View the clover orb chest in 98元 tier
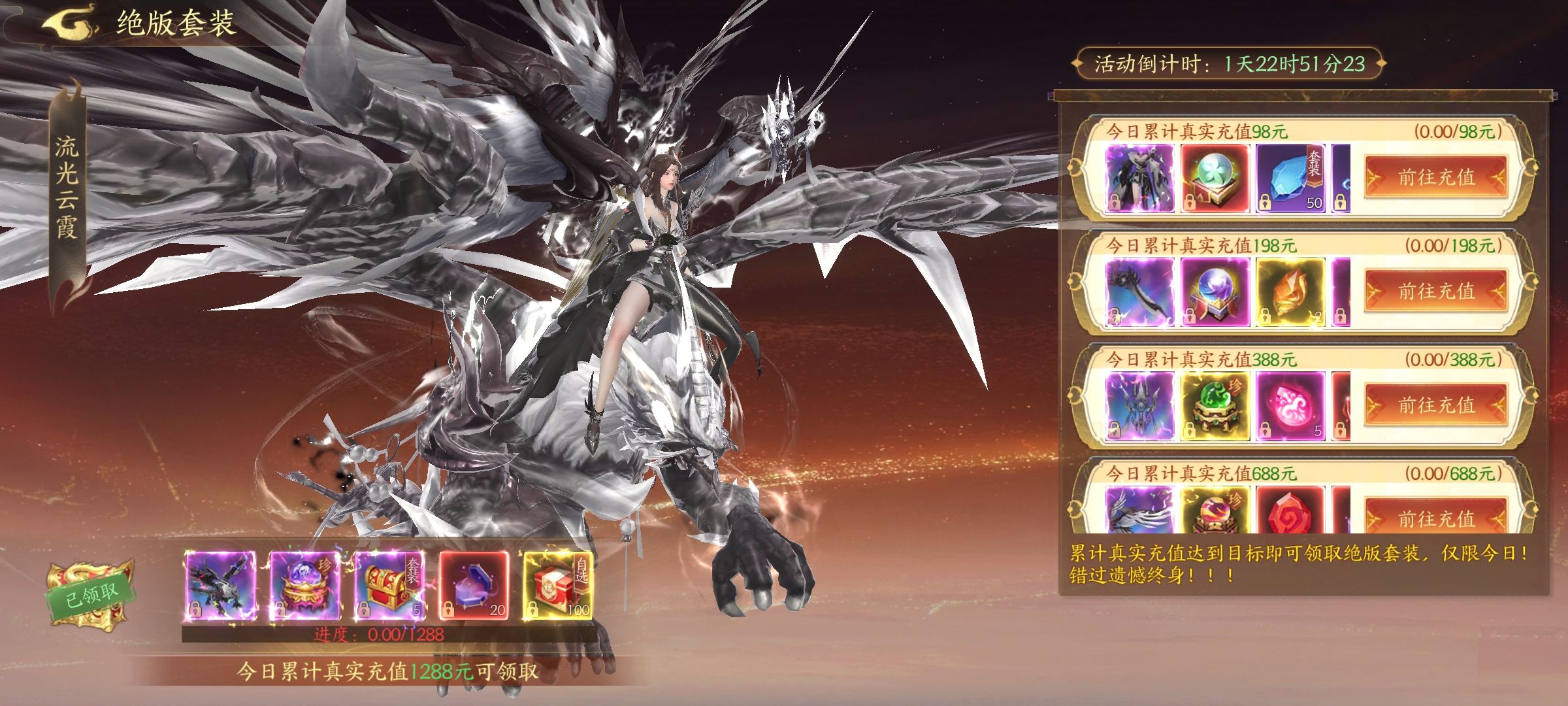The height and width of the screenshot is (706, 1568). coord(1215,178)
